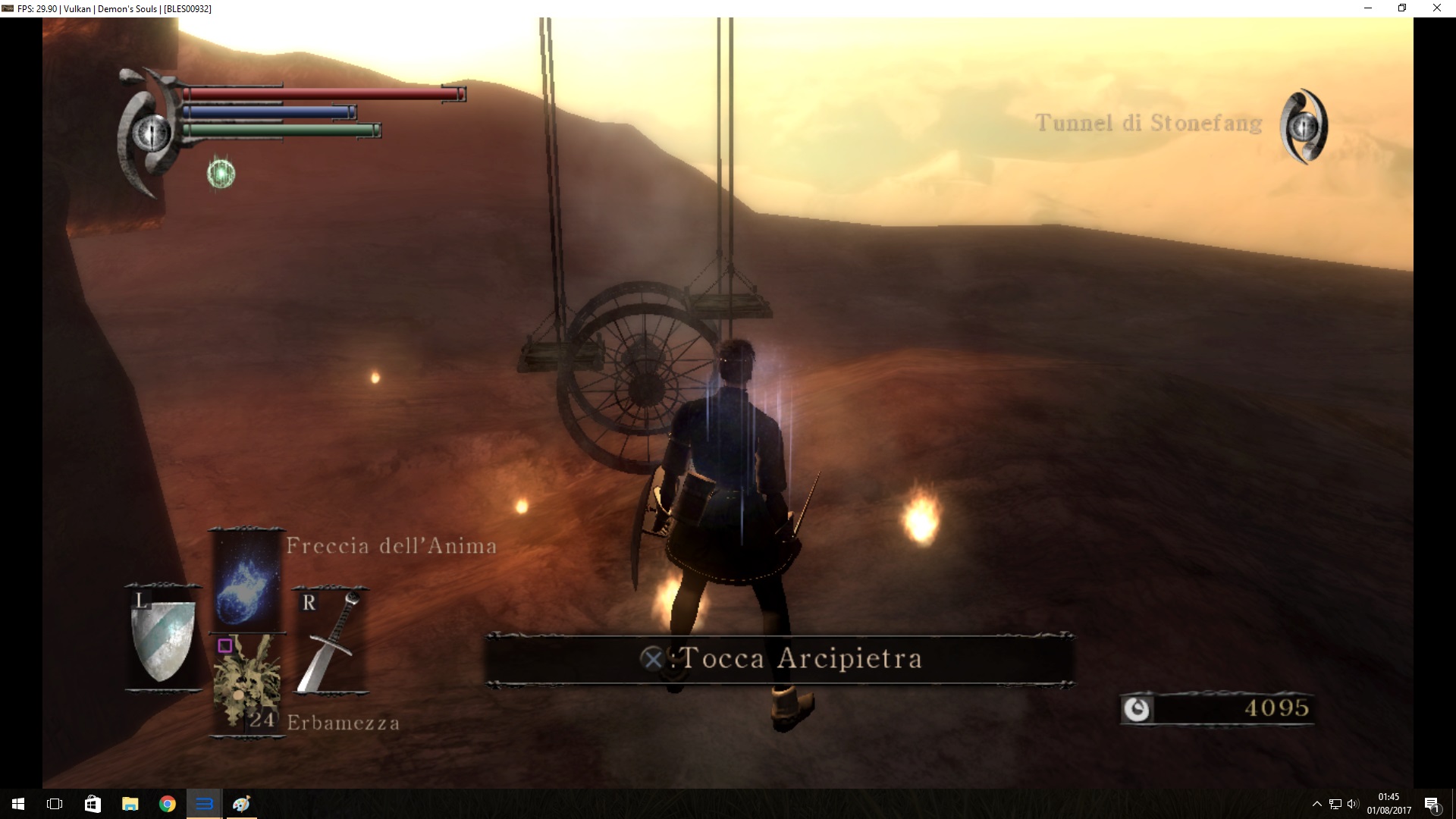Select the Freccia dell'Anima spell slot
The width and height of the screenshot is (1456, 819).
[x=246, y=580]
